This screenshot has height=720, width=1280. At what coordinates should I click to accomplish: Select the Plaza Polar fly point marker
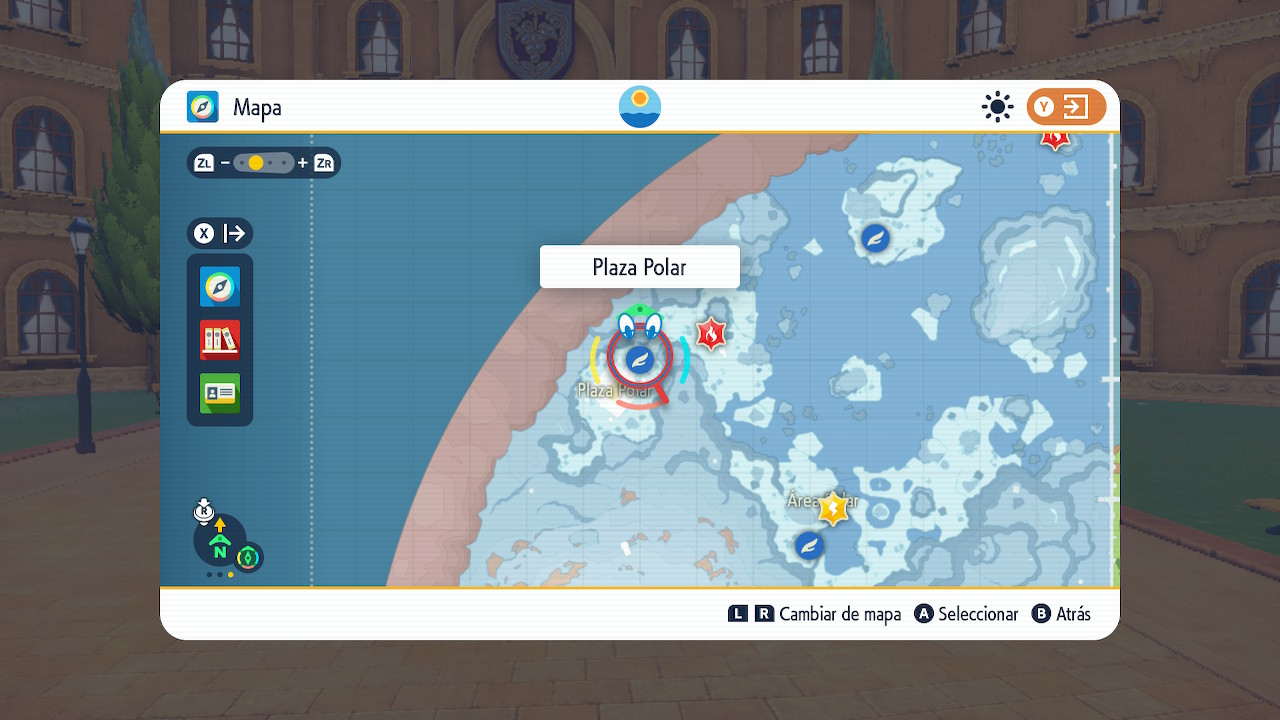pos(639,360)
